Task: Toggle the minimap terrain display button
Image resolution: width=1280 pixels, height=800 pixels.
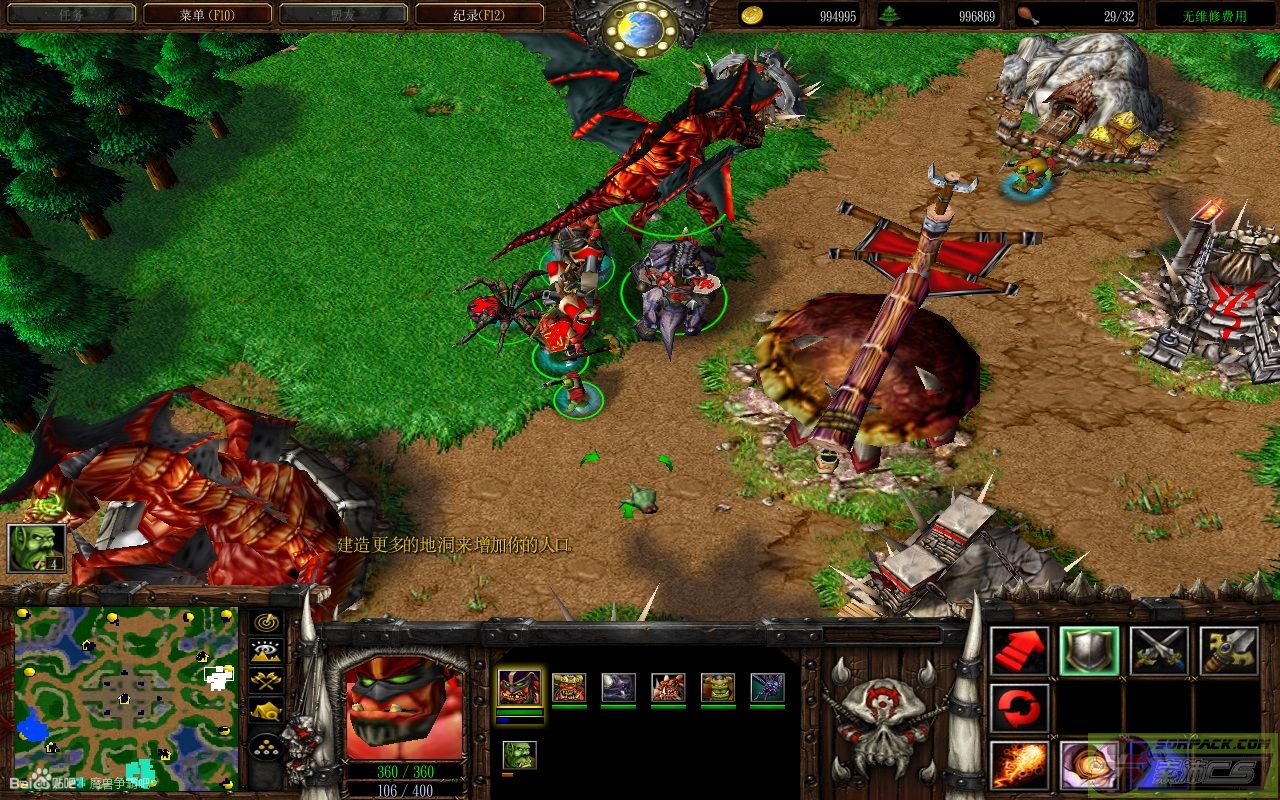Action: coord(265,652)
